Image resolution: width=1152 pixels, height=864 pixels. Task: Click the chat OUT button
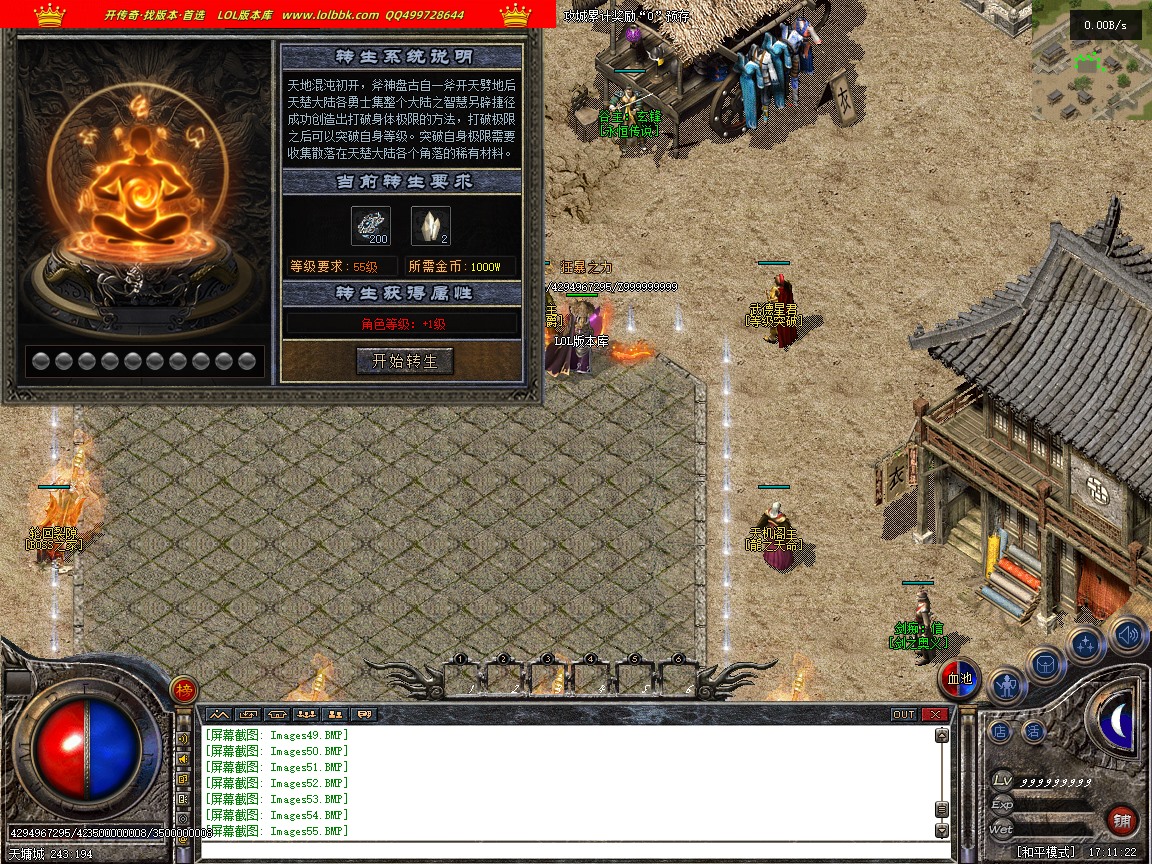pyautogui.click(x=904, y=714)
